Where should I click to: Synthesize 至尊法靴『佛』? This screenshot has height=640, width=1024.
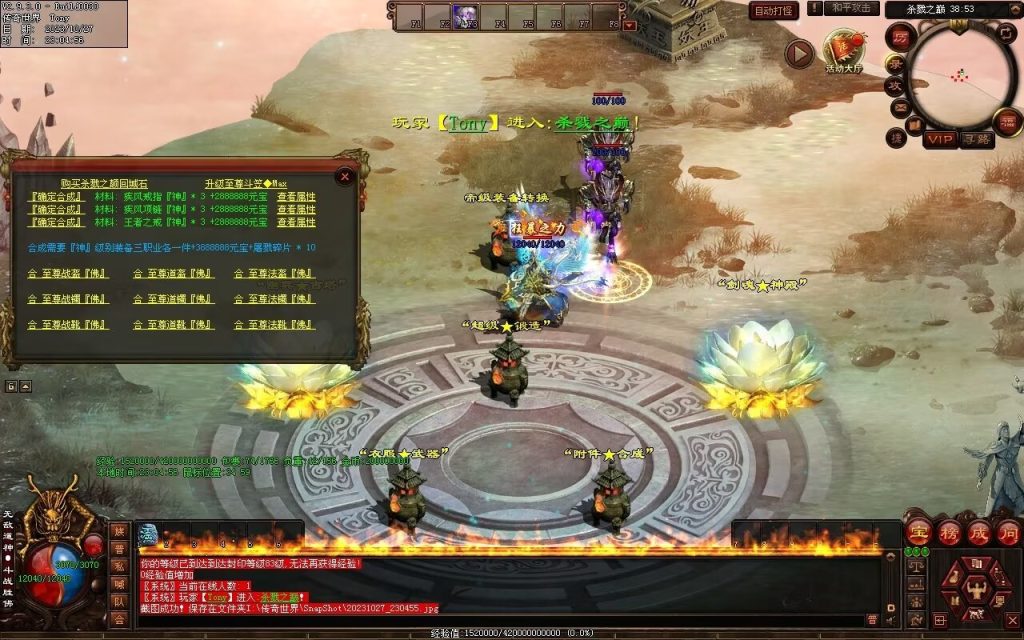tap(274, 325)
